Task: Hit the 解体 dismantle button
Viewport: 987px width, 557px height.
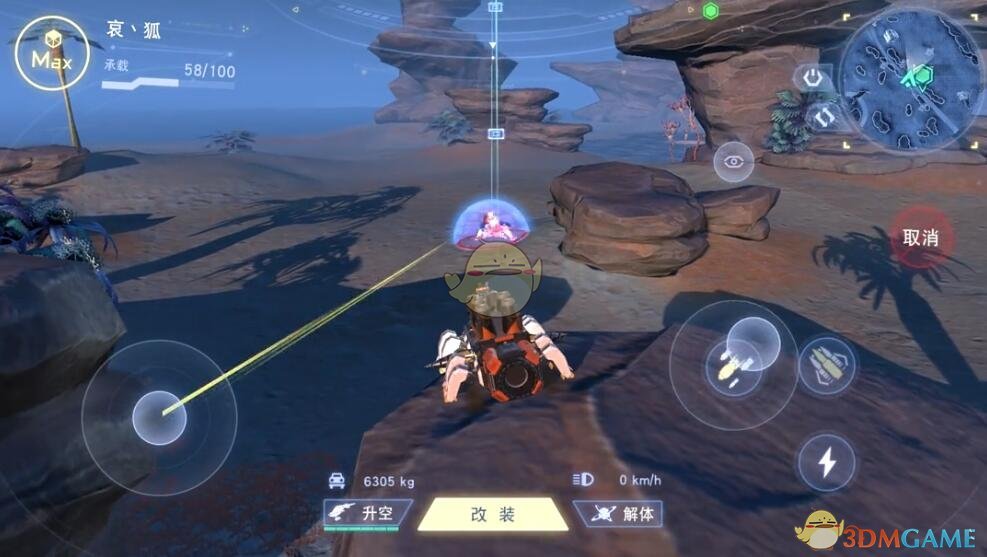Action: point(620,514)
